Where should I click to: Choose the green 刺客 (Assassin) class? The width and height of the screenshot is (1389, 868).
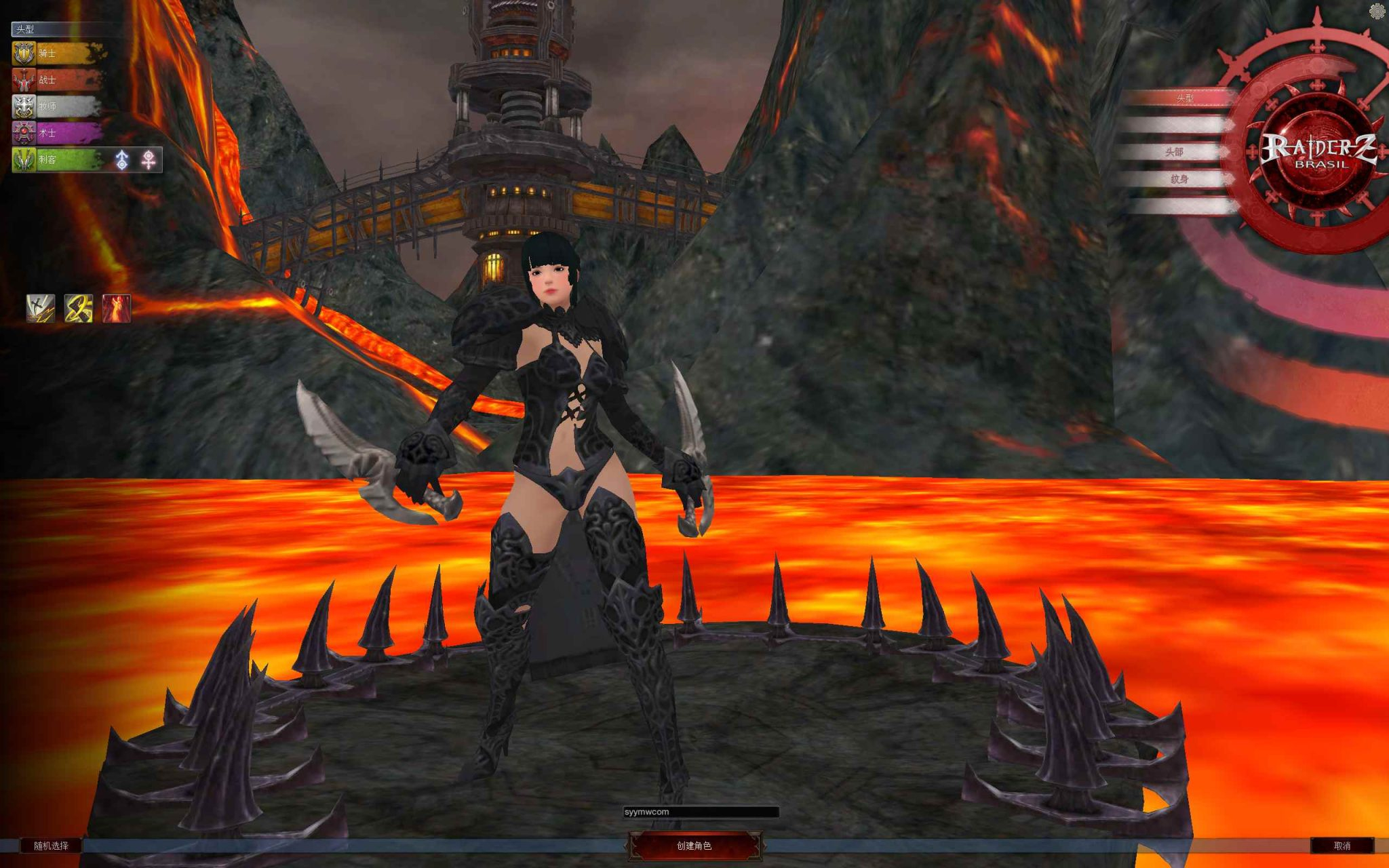click(x=58, y=160)
